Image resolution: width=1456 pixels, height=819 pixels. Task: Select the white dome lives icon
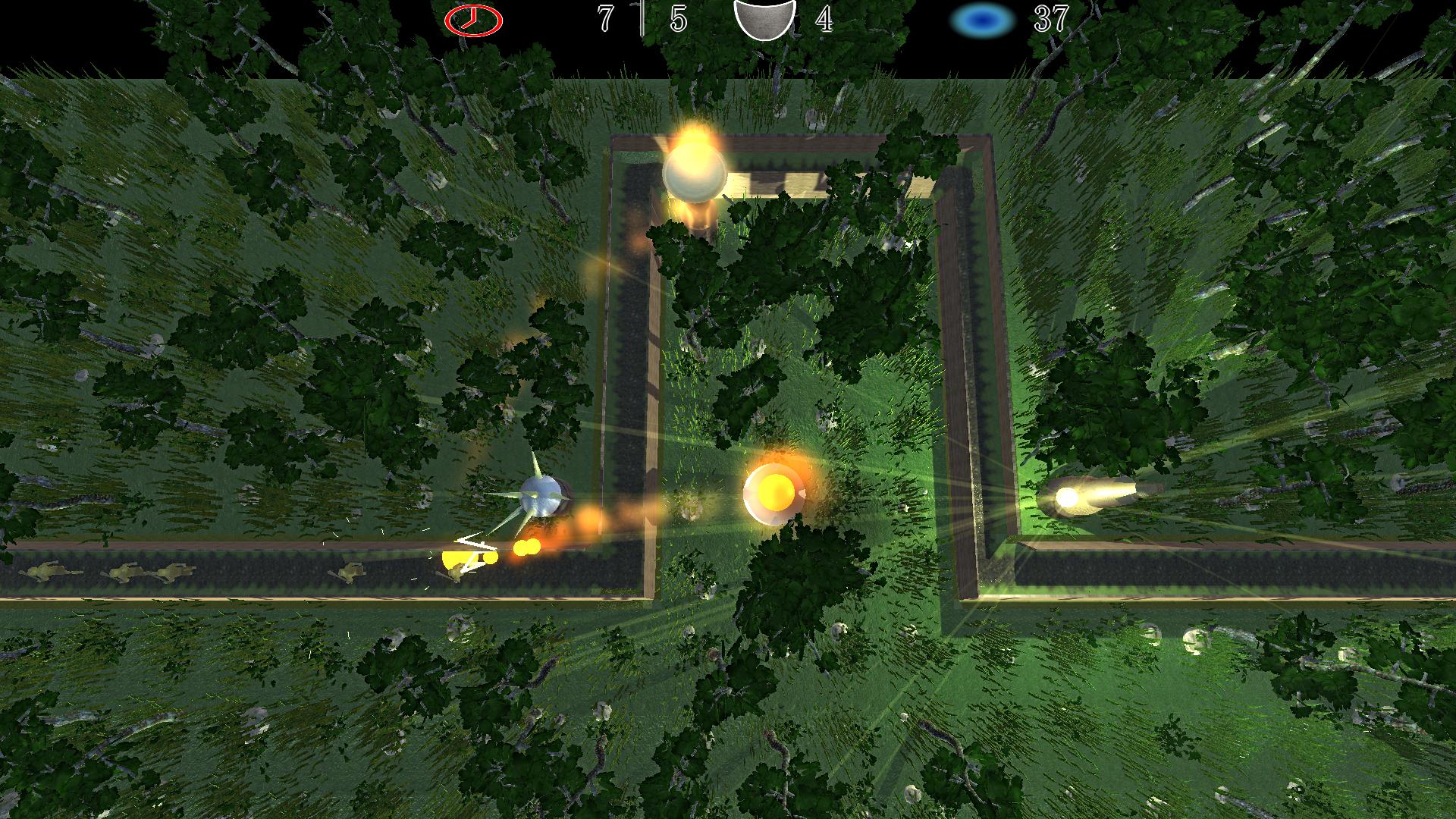click(764, 19)
